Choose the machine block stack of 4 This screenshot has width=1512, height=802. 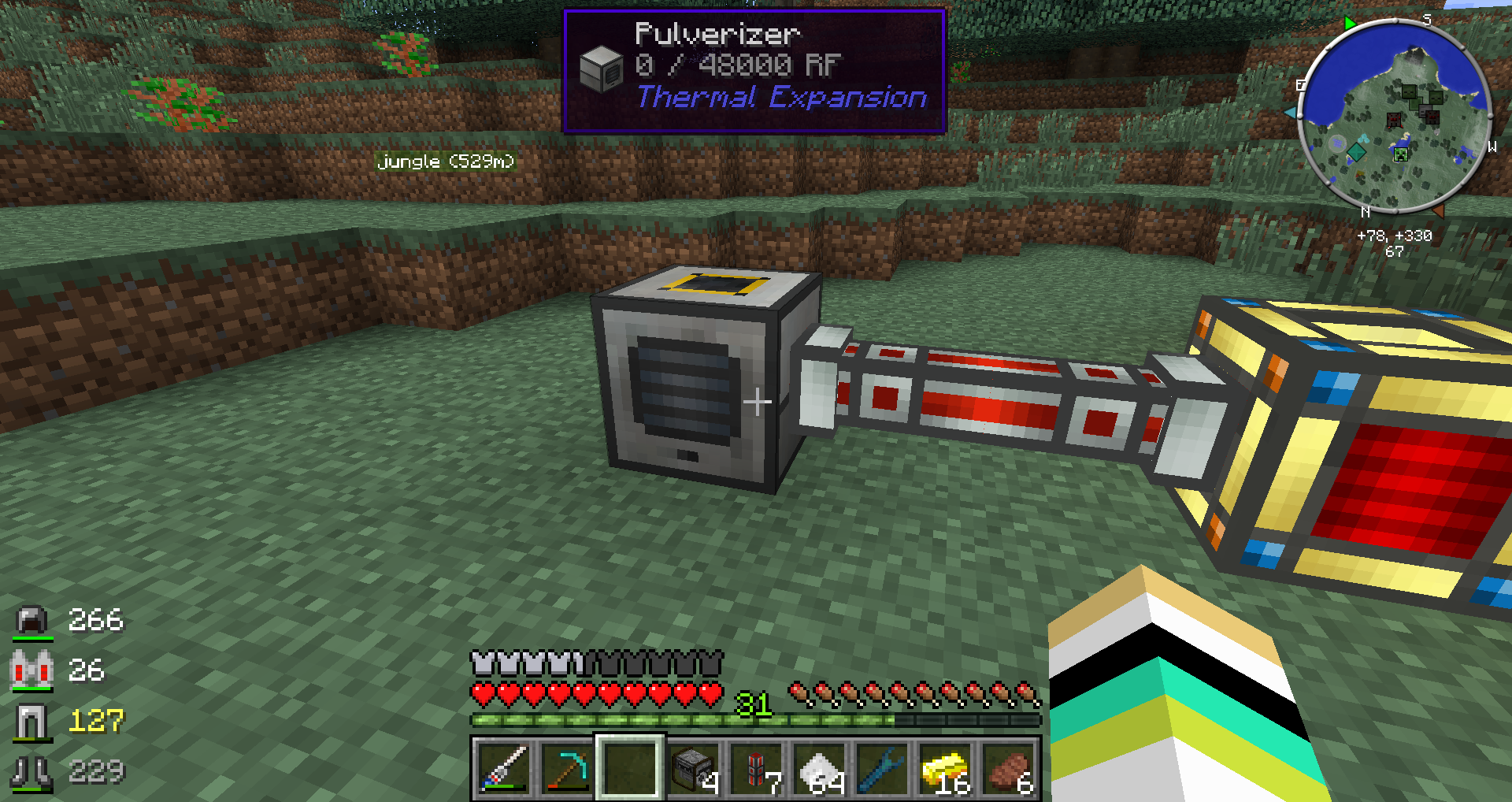click(693, 767)
